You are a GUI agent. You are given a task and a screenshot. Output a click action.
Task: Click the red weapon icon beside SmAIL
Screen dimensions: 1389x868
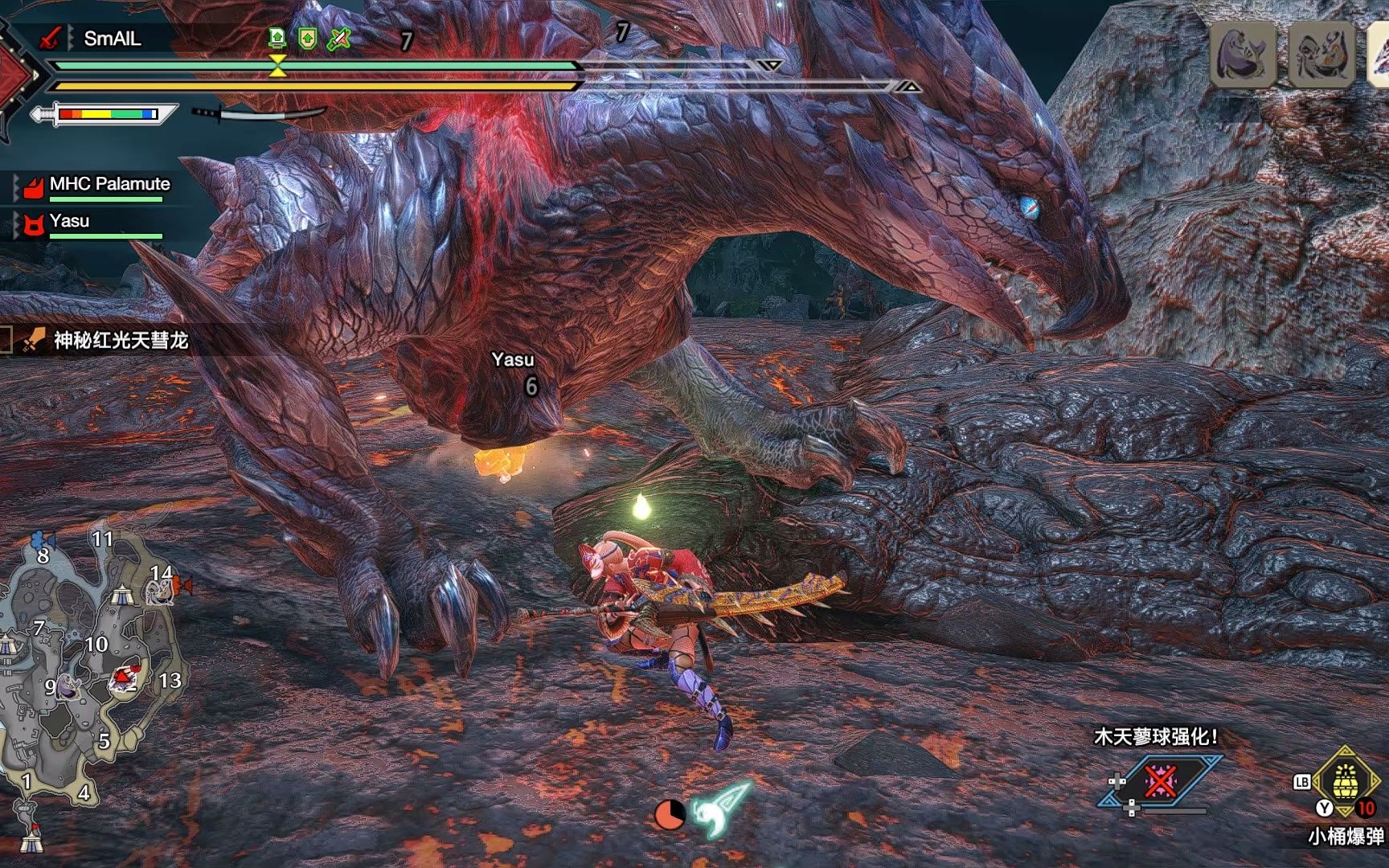pyautogui.click(x=51, y=38)
